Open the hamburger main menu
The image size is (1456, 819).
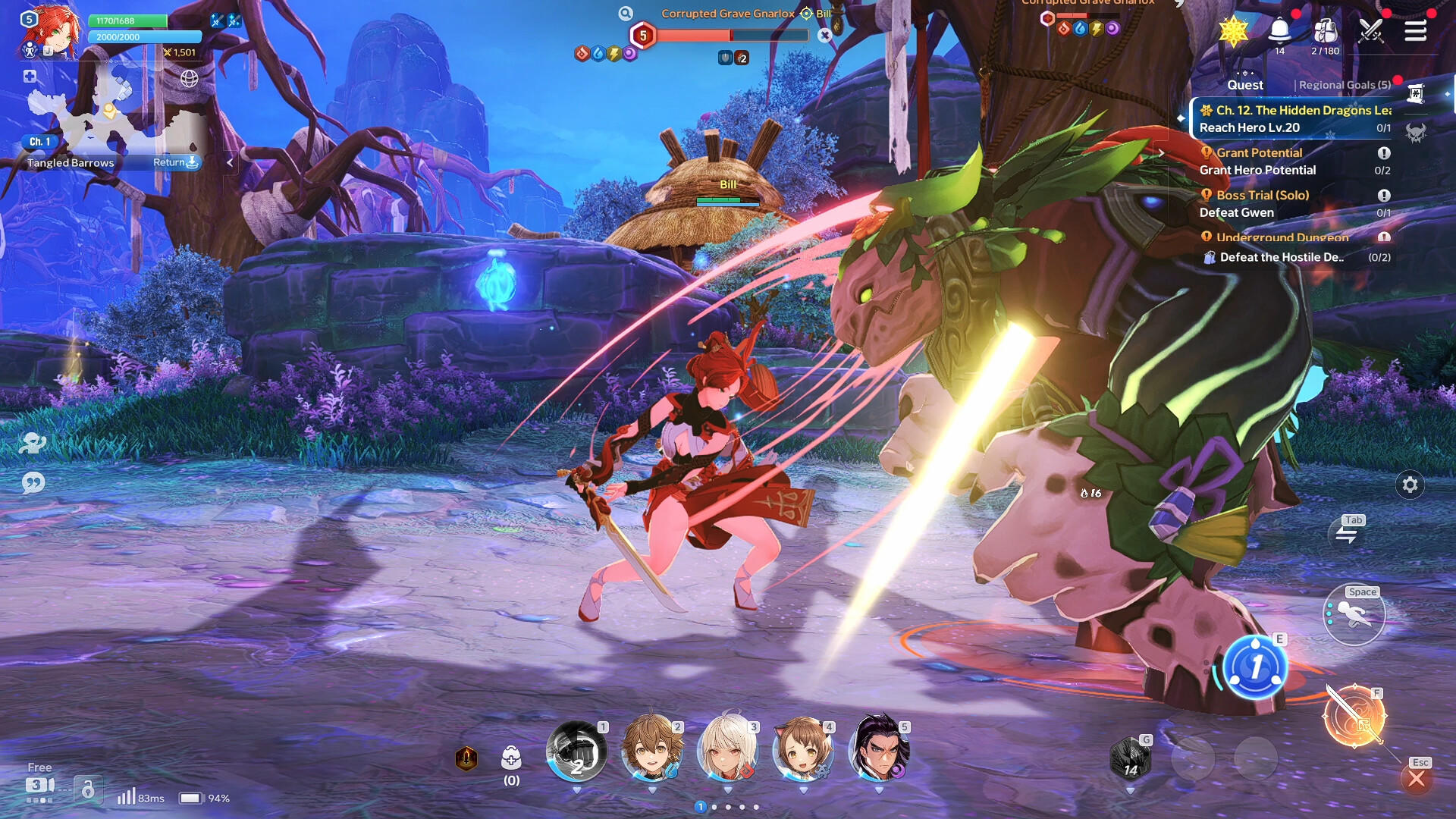(1415, 31)
